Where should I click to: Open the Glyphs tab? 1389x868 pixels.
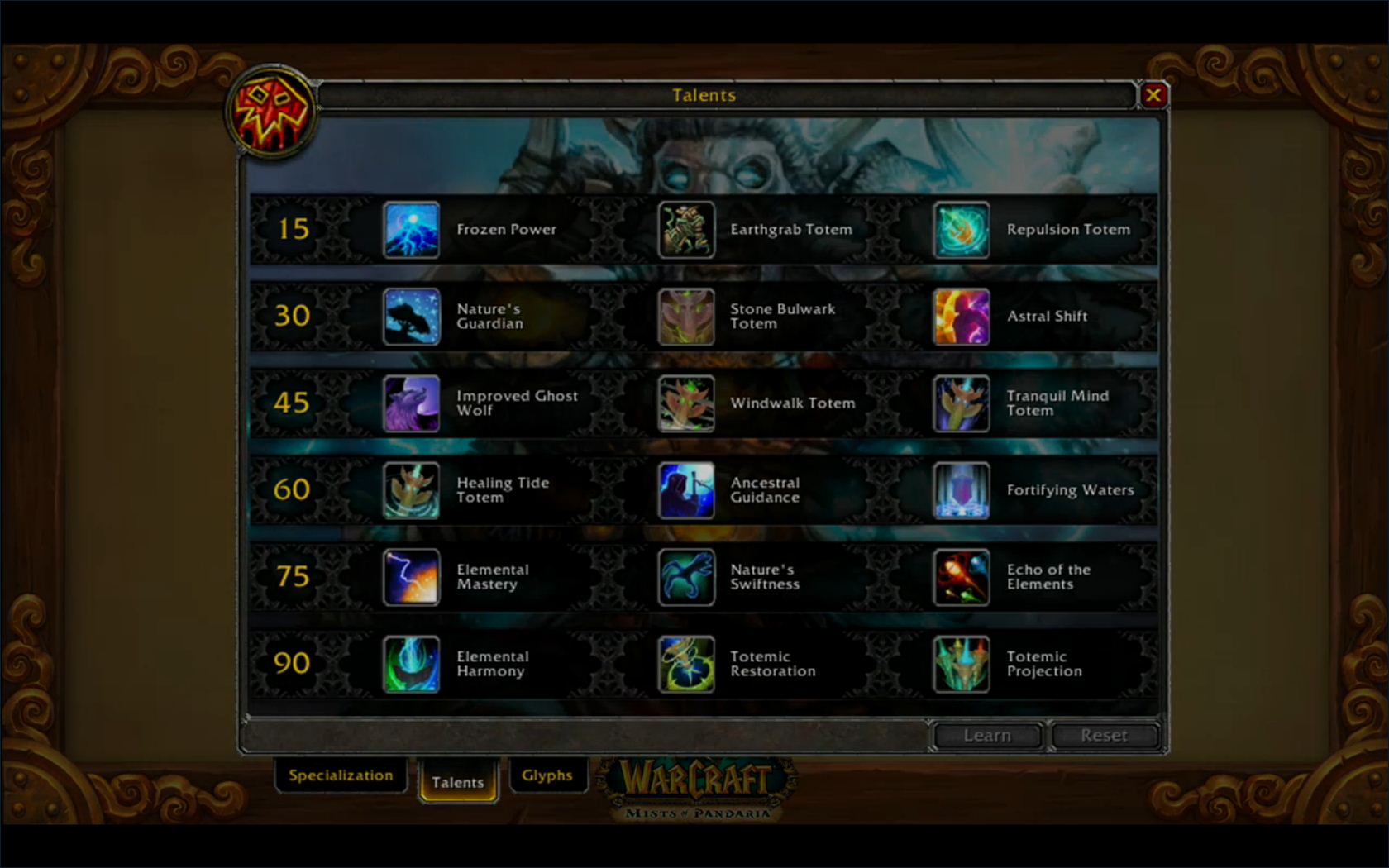click(x=548, y=775)
